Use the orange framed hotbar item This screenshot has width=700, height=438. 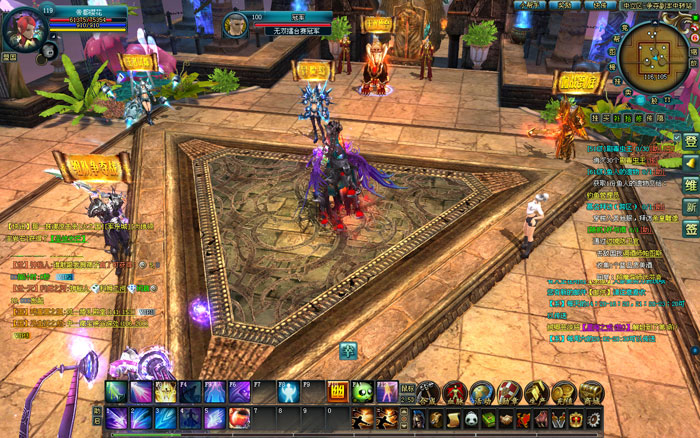pos(337,392)
